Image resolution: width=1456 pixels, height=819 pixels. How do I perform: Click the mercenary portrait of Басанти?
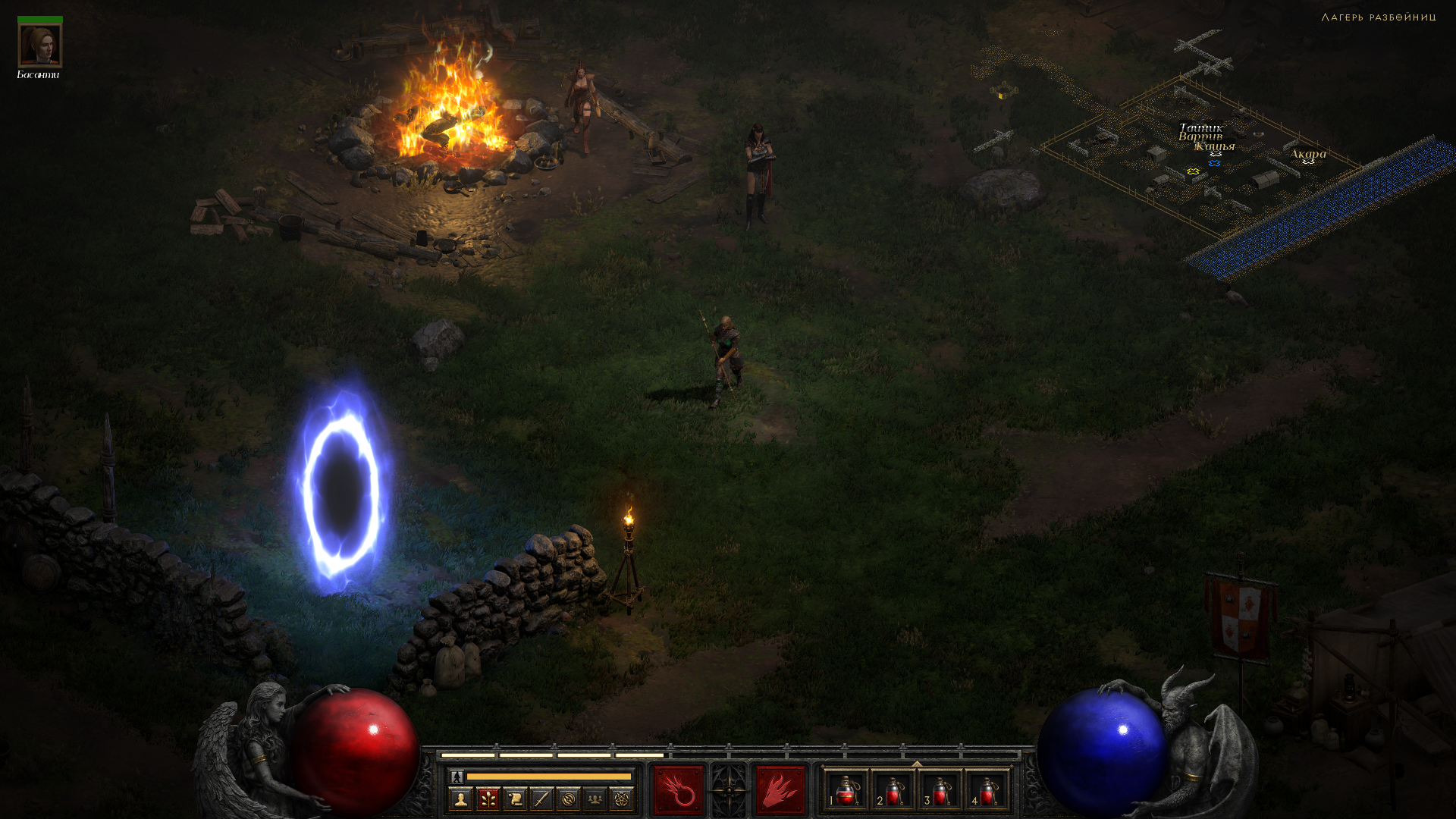point(39,45)
